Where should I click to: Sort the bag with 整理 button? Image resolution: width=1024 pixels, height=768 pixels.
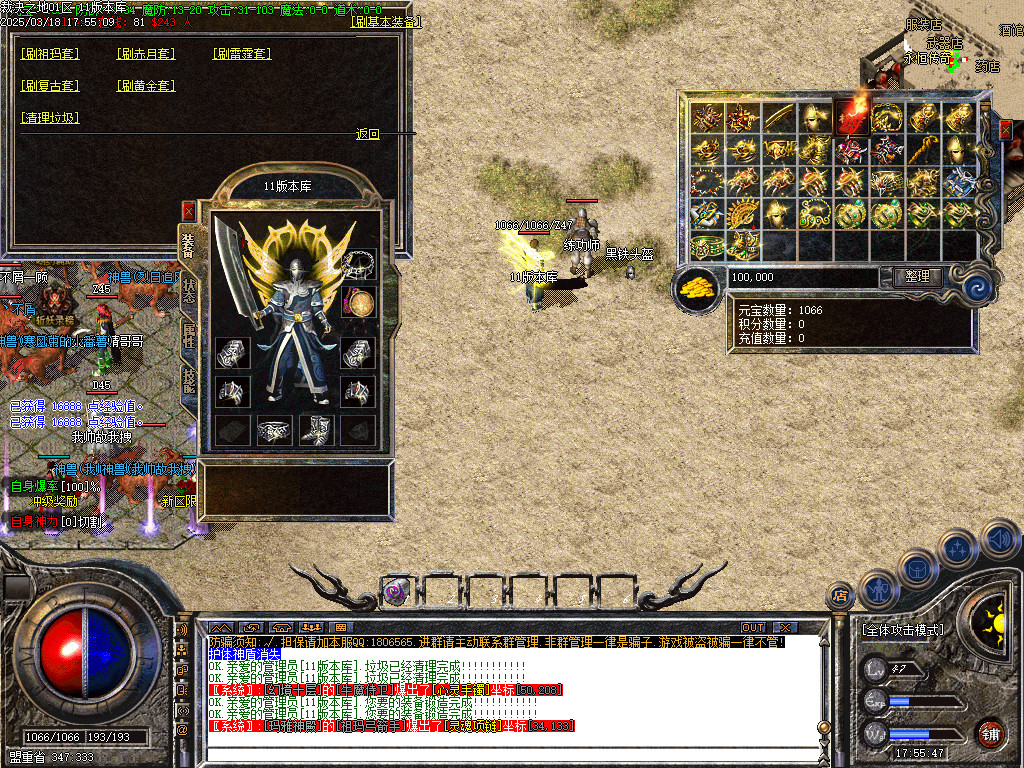pos(916,277)
